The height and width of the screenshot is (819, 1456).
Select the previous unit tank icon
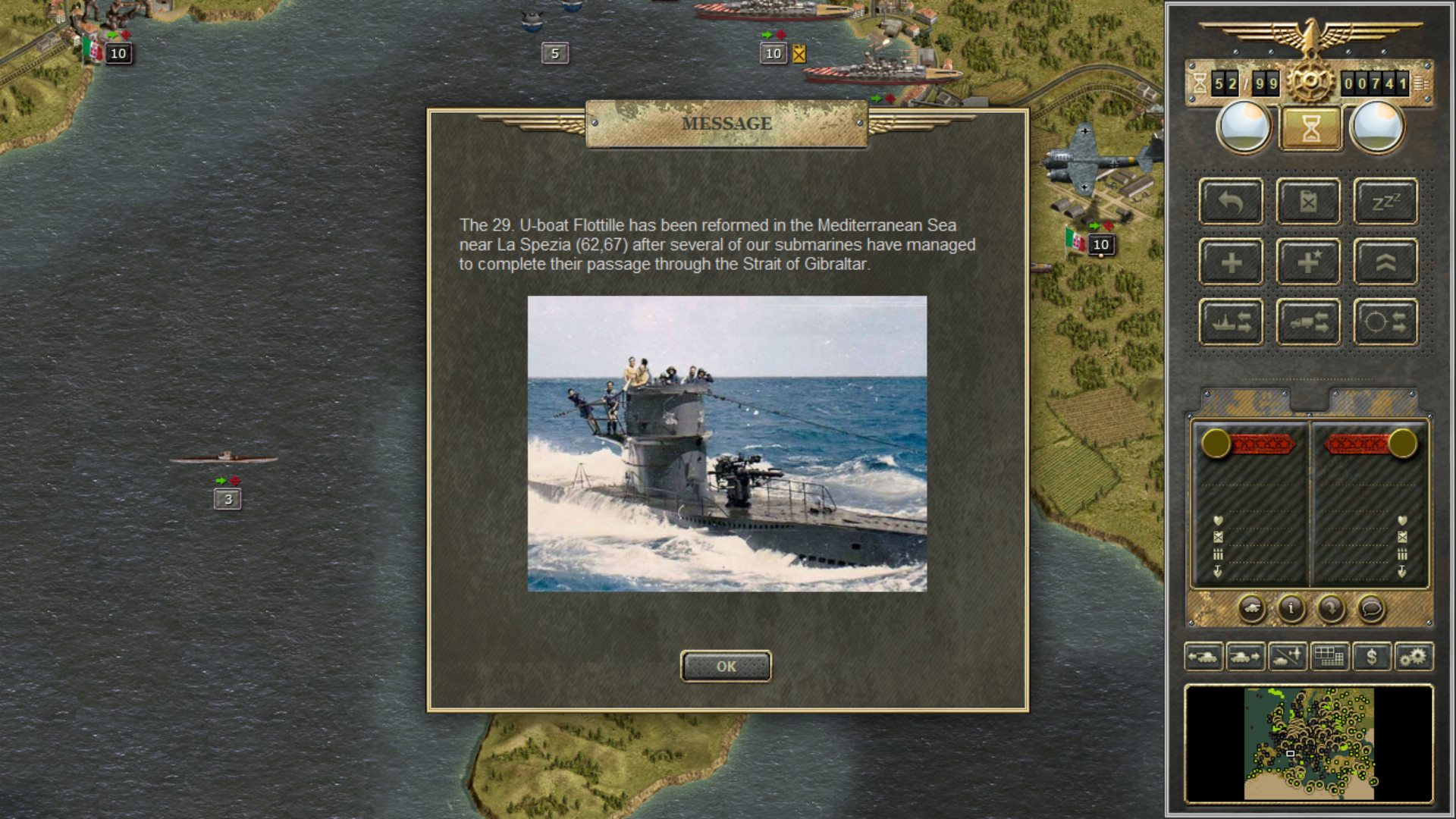point(1203,657)
